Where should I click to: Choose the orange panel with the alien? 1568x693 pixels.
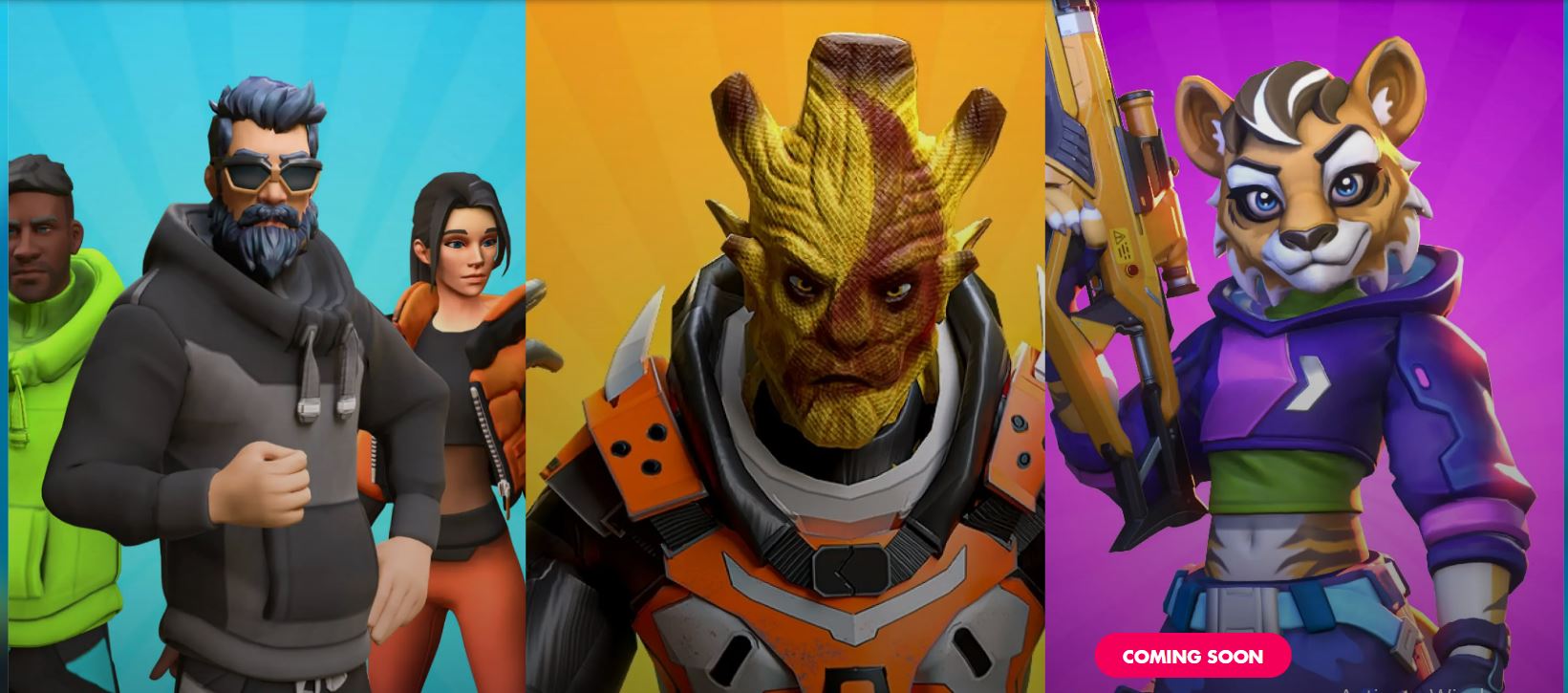tap(784, 346)
